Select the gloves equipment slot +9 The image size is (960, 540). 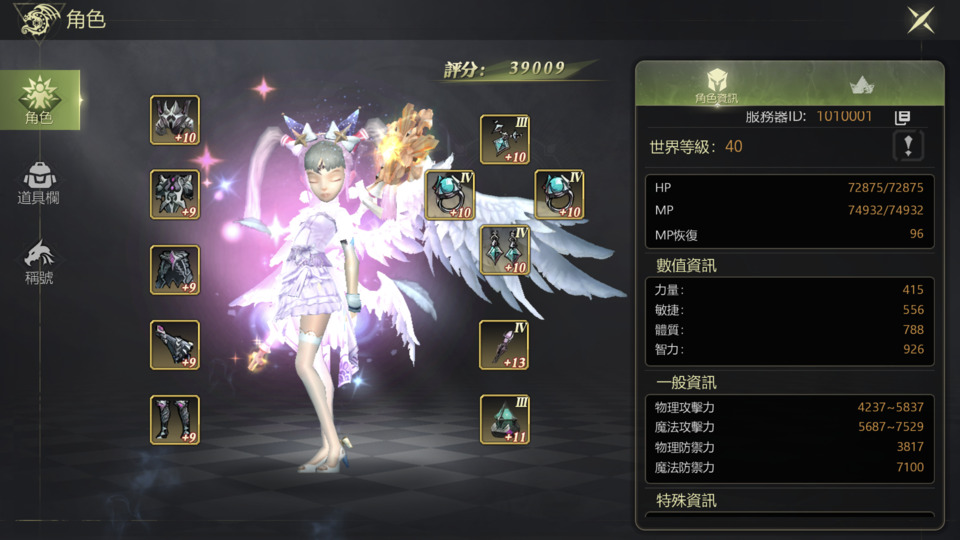coord(175,345)
